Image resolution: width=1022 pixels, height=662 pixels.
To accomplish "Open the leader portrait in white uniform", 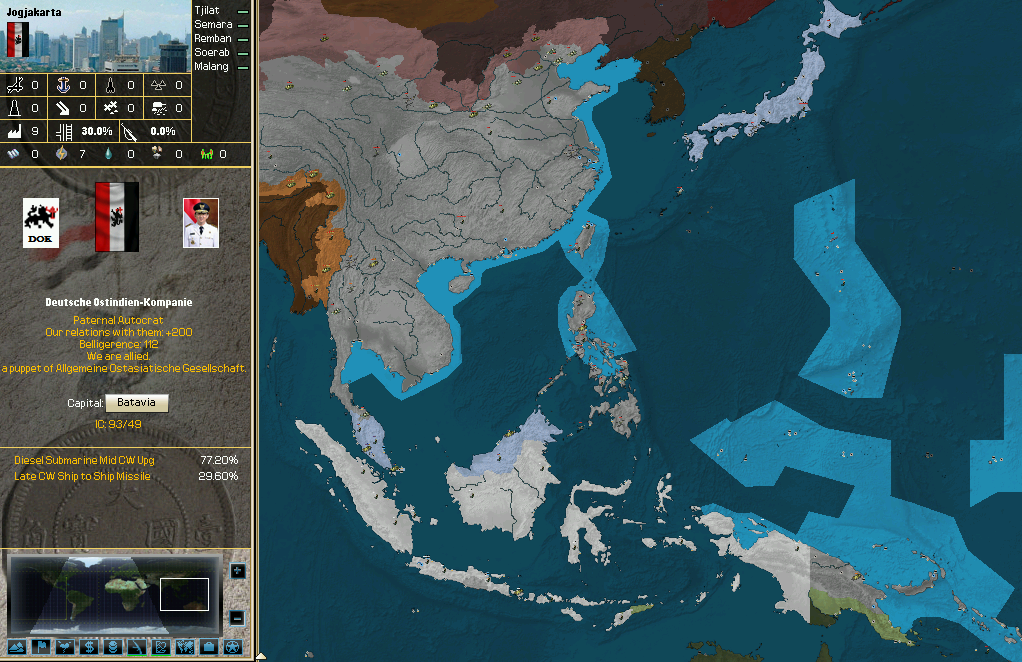I will [201, 222].
